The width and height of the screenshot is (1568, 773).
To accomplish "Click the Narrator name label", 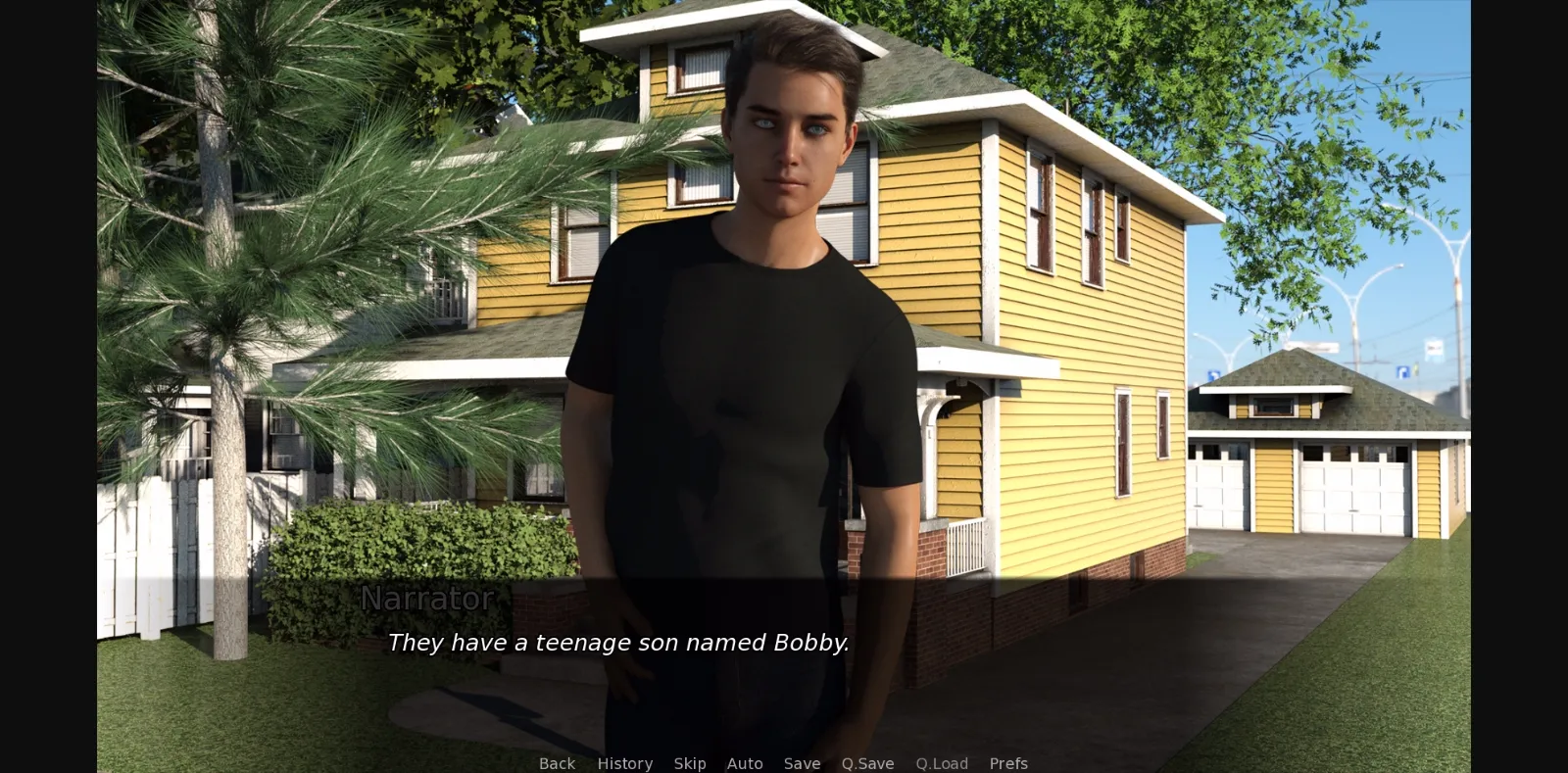I will pyautogui.click(x=427, y=599).
